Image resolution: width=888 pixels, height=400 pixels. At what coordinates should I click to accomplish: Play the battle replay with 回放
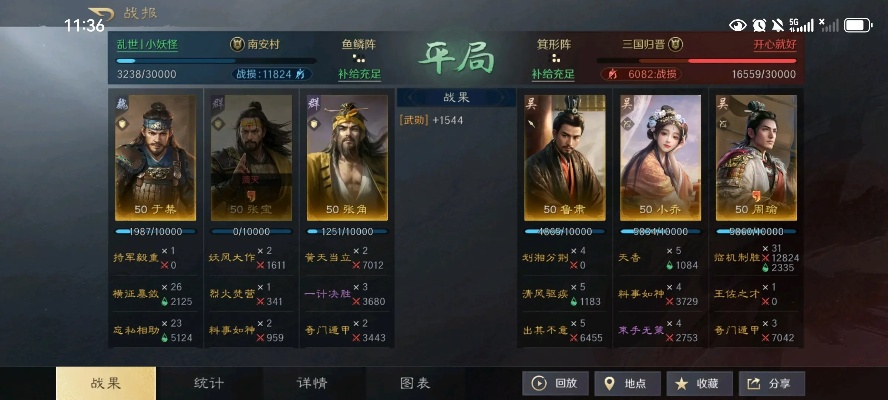click(554, 383)
